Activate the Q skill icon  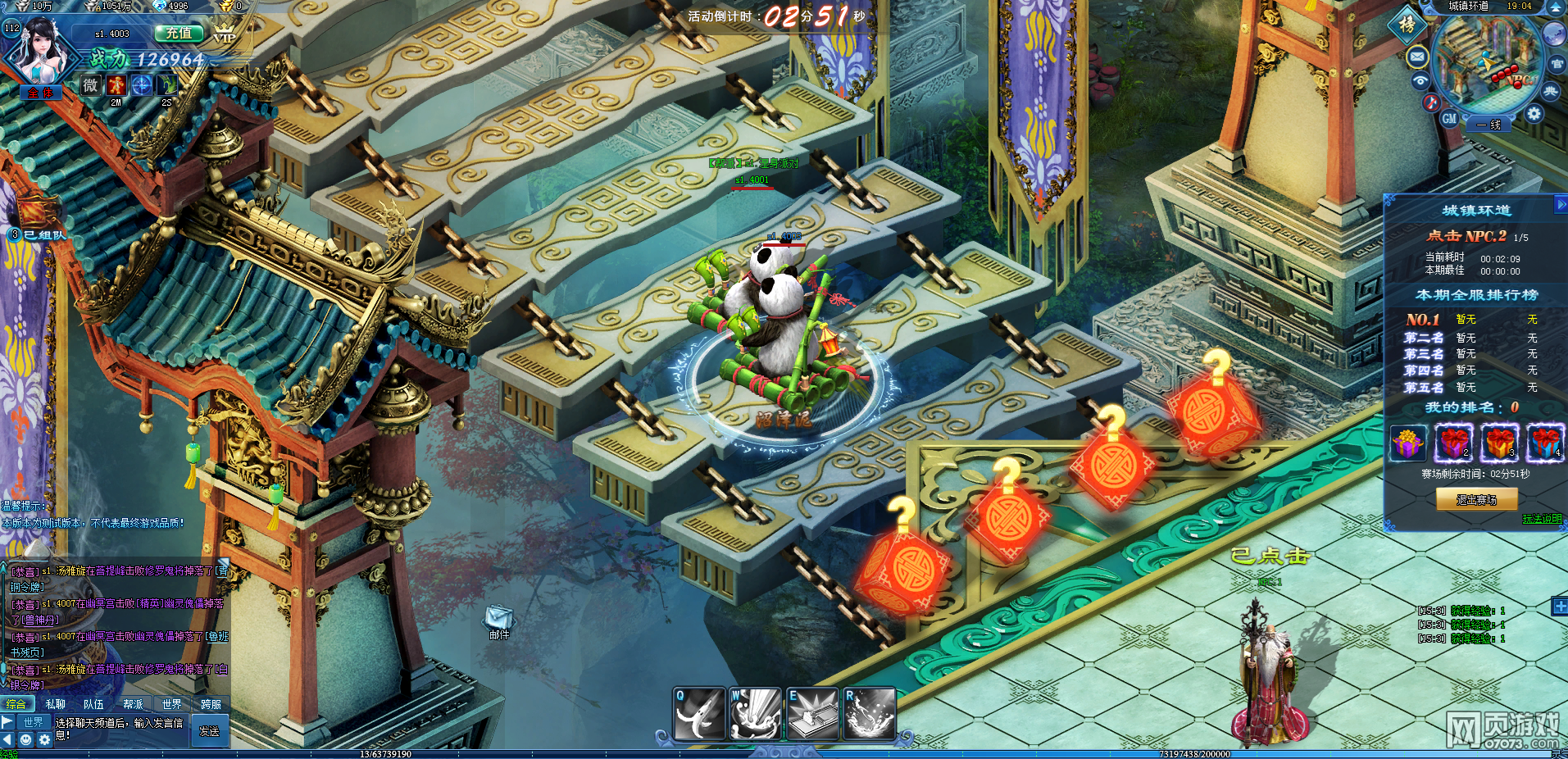pyautogui.click(x=699, y=714)
